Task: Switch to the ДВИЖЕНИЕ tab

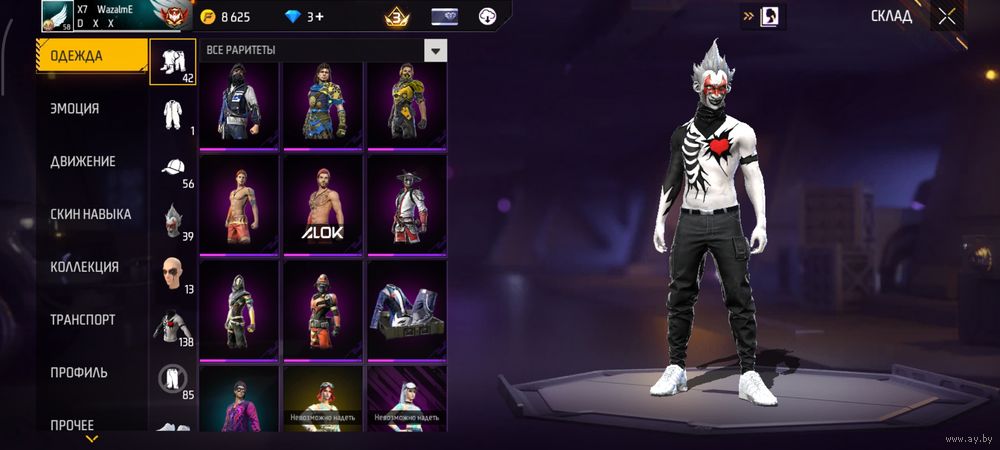Action: point(82,161)
